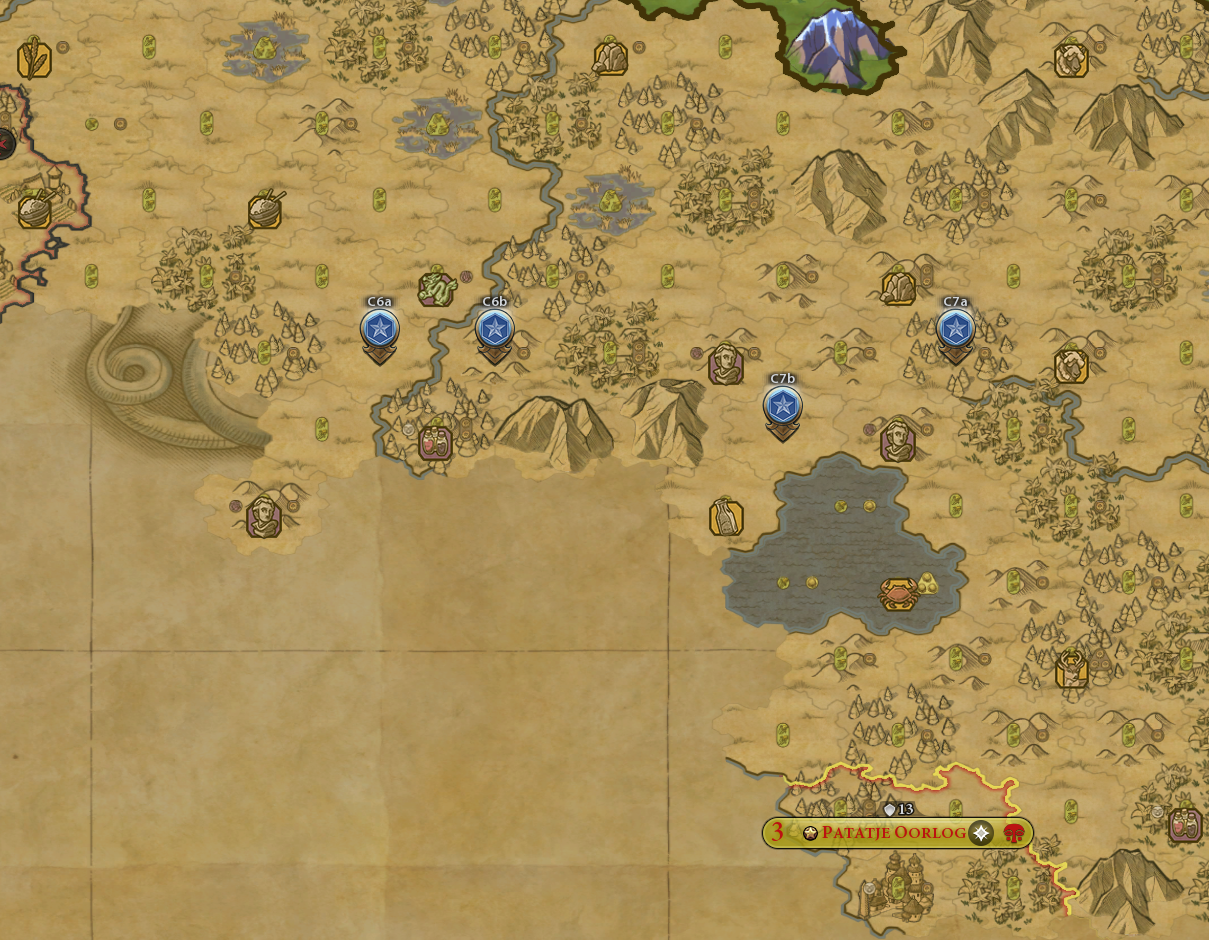
Task: Click the production icon on Patatje Oorlog banner
Action: [981, 833]
